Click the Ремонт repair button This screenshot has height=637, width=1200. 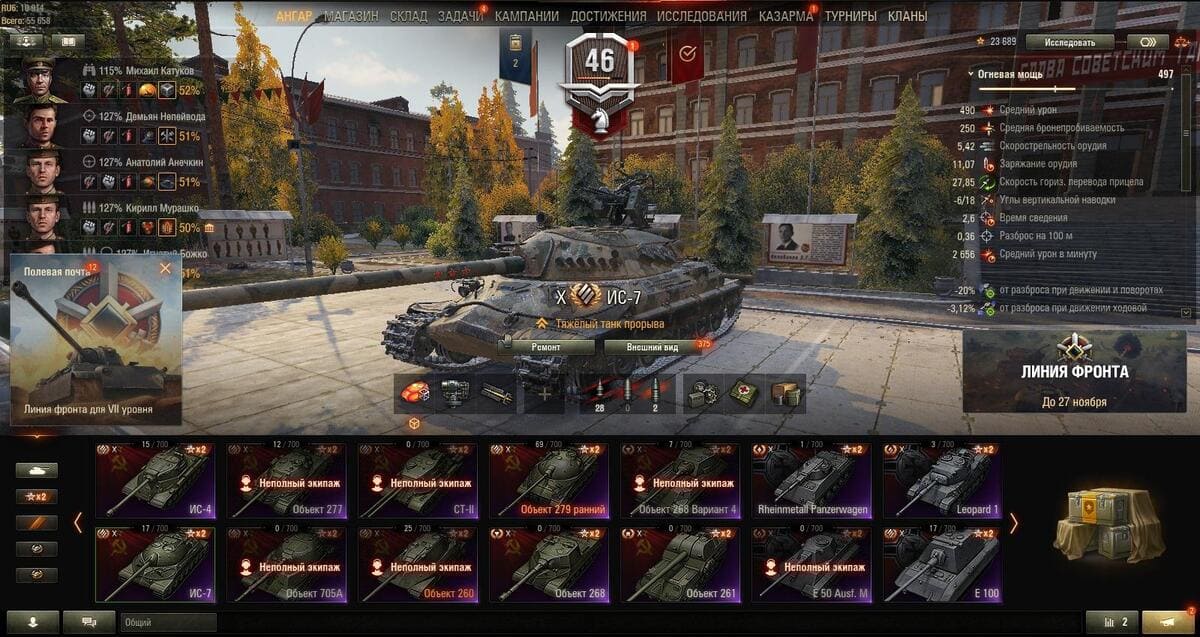tap(546, 347)
